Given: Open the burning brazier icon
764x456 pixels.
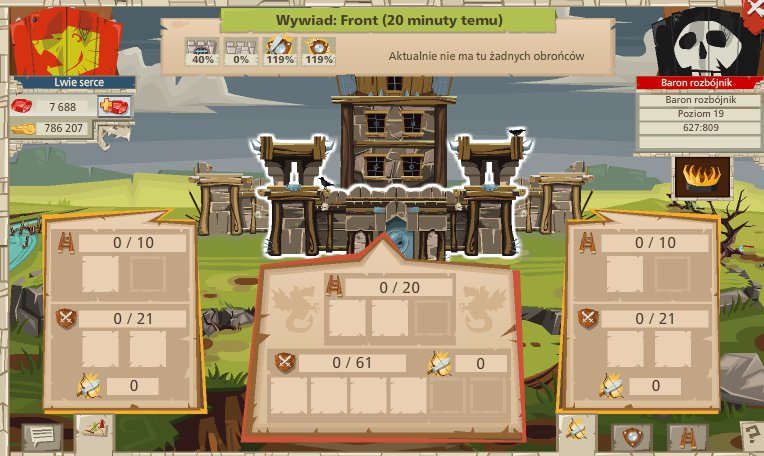Looking at the screenshot, I should point(702,177).
